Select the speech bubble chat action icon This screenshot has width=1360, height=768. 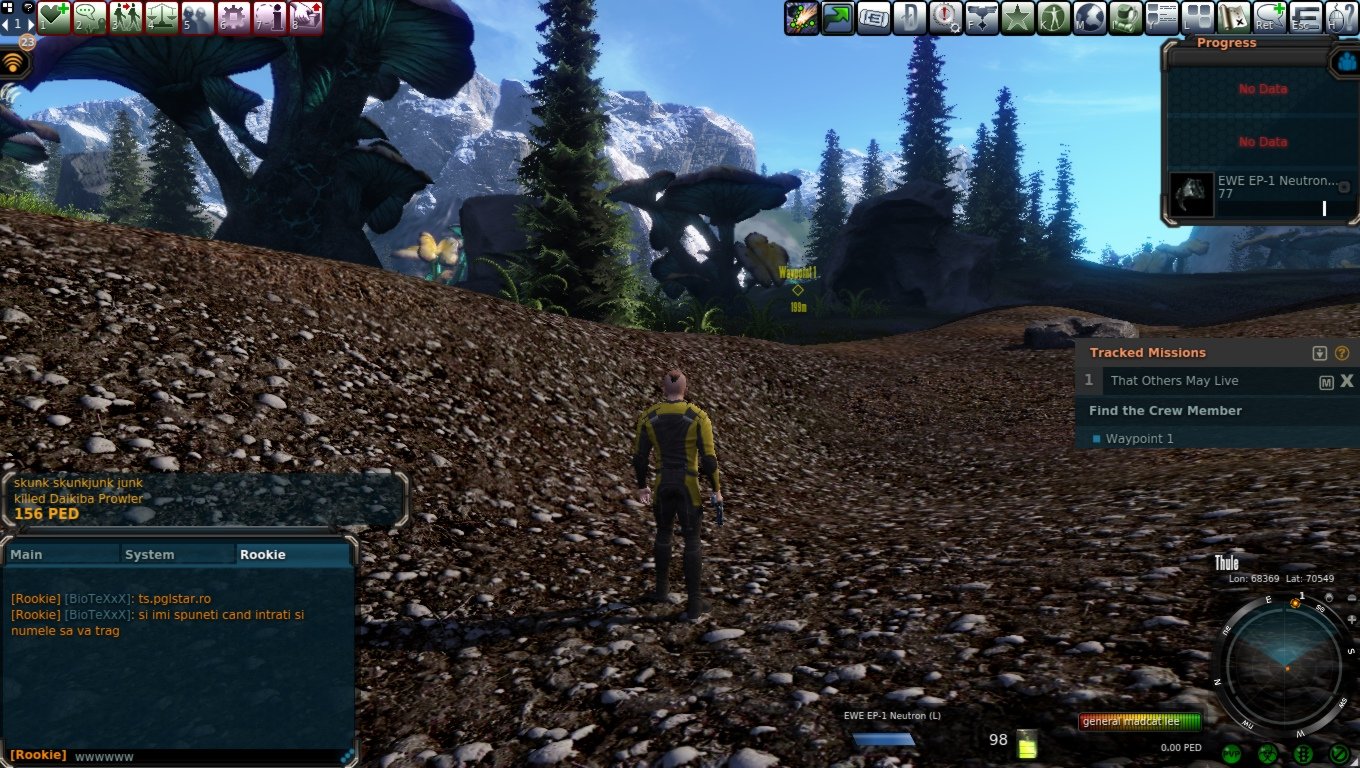coord(90,17)
